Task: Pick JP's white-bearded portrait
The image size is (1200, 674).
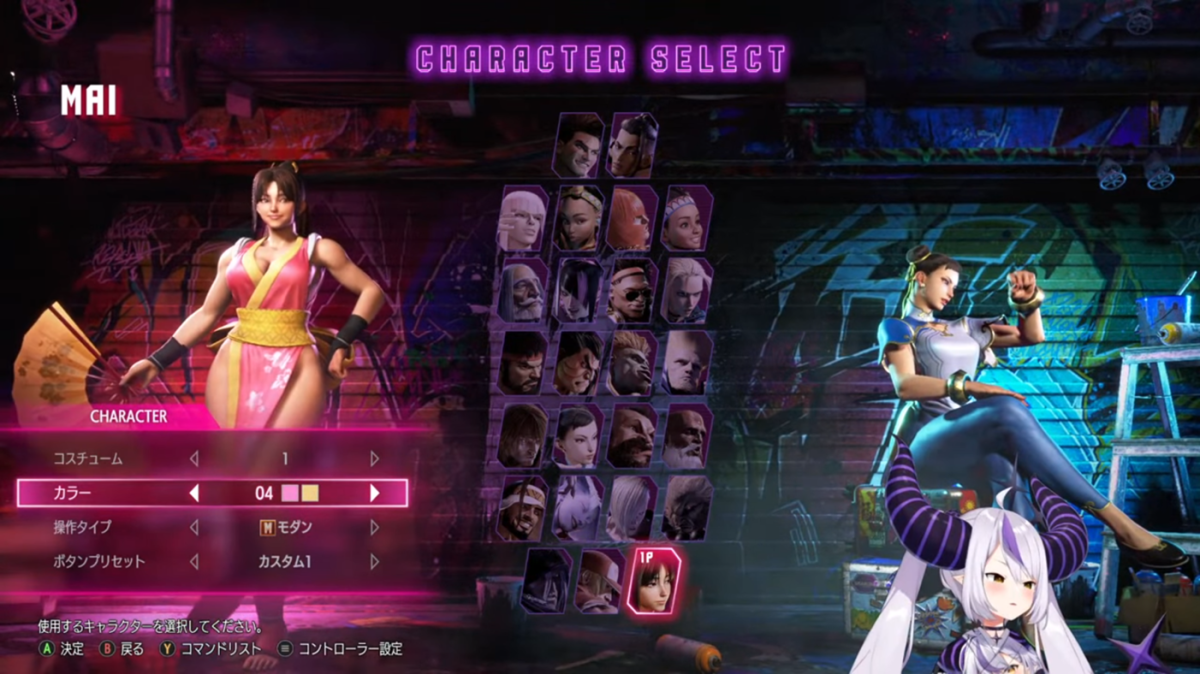Action: pos(523,292)
